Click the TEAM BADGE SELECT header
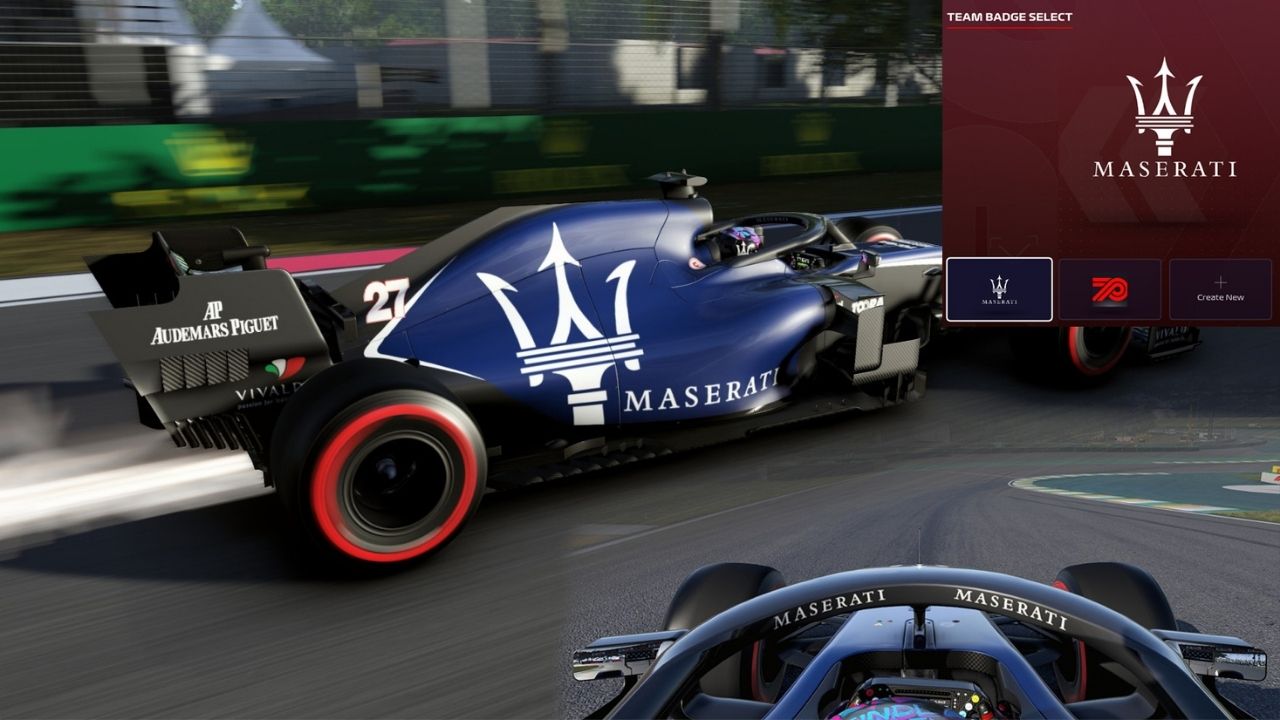1280x720 pixels. [x=1010, y=17]
